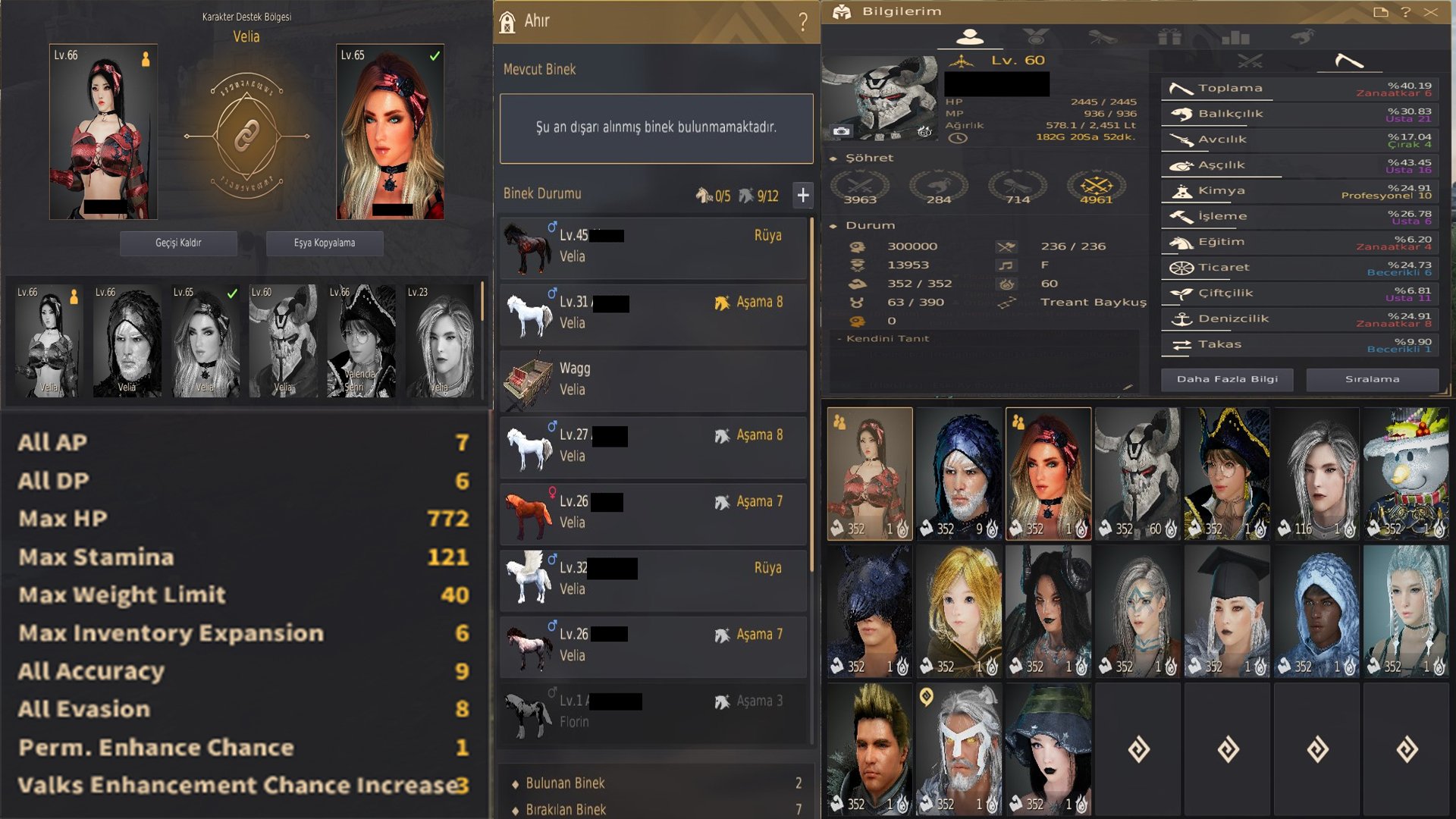Click the plus icon to register a new mount
Screen dimensions: 1456x819
[803, 195]
